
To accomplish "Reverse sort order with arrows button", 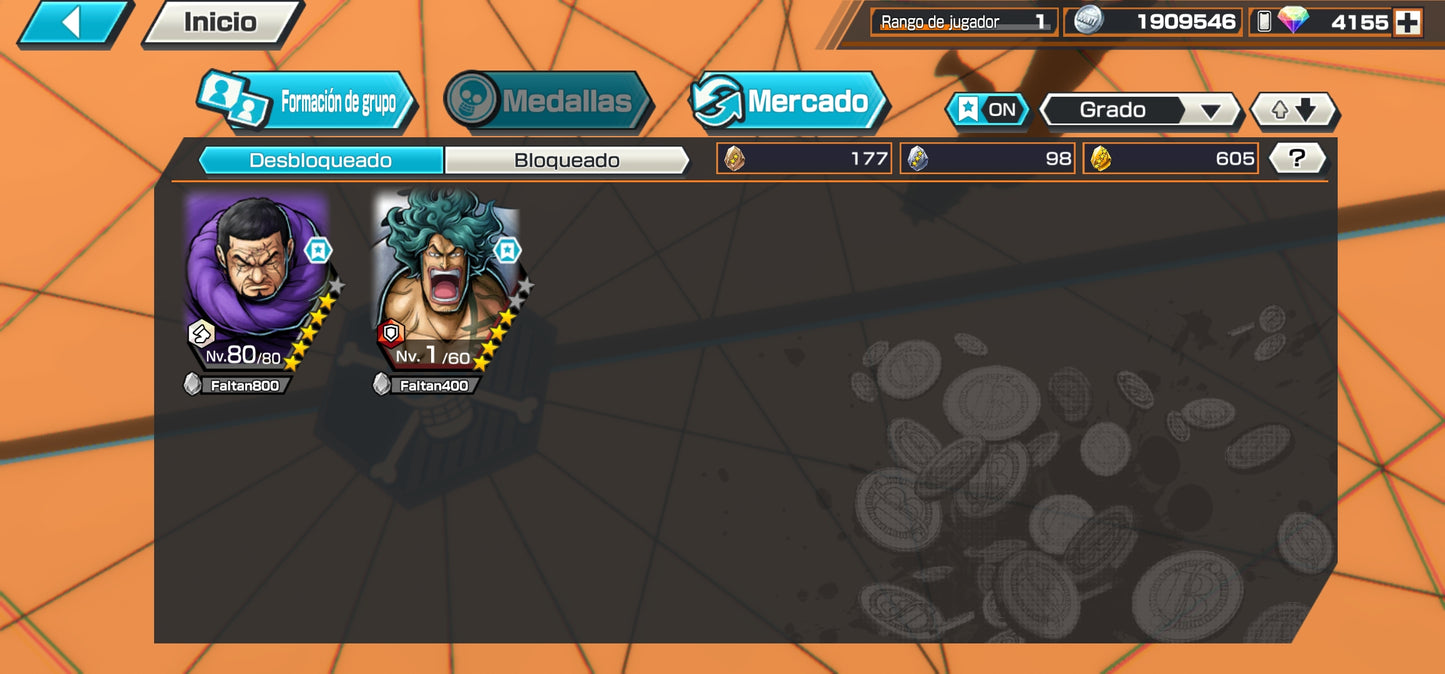I will tap(1294, 110).
